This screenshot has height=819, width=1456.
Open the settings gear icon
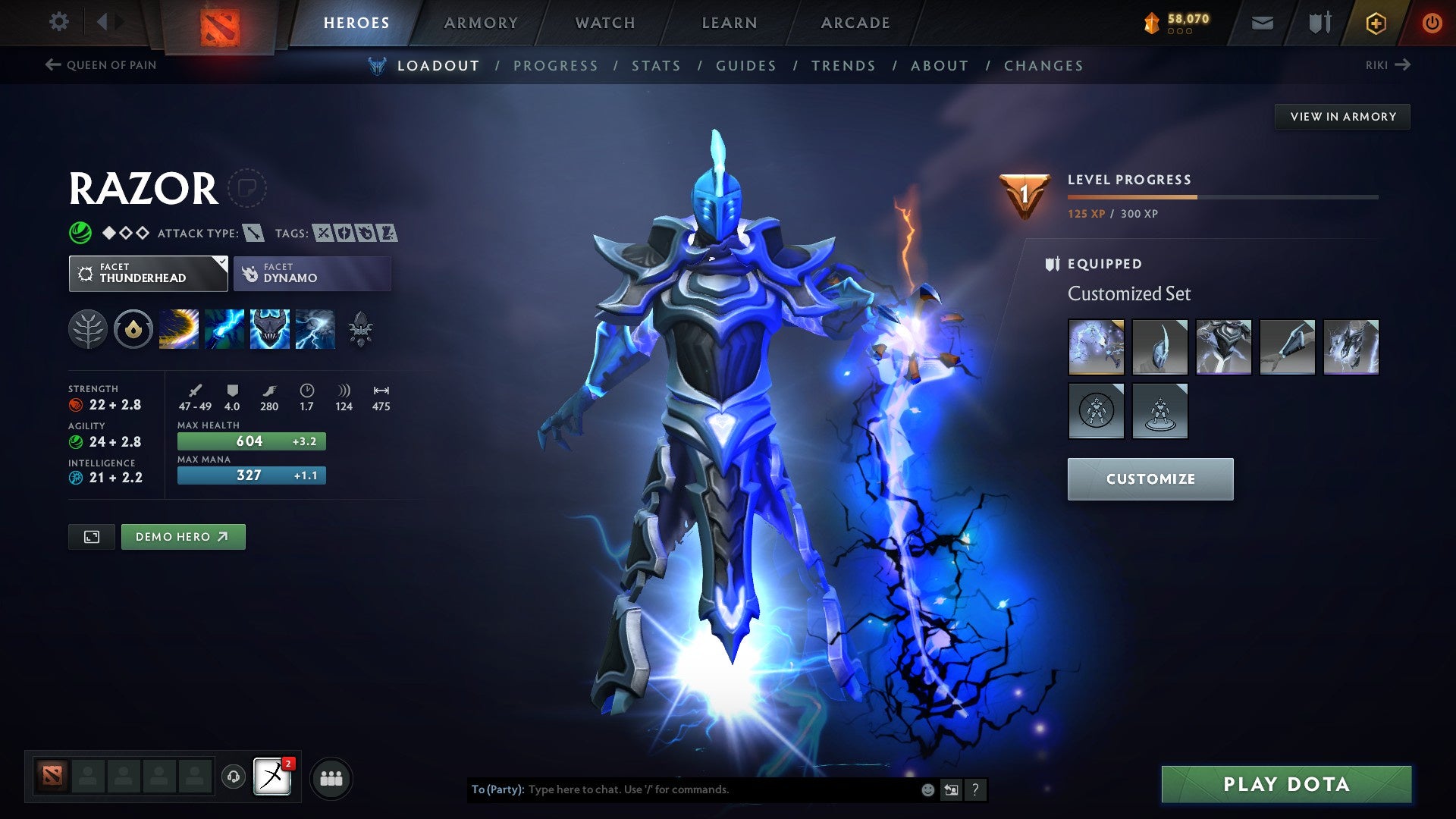(58, 22)
